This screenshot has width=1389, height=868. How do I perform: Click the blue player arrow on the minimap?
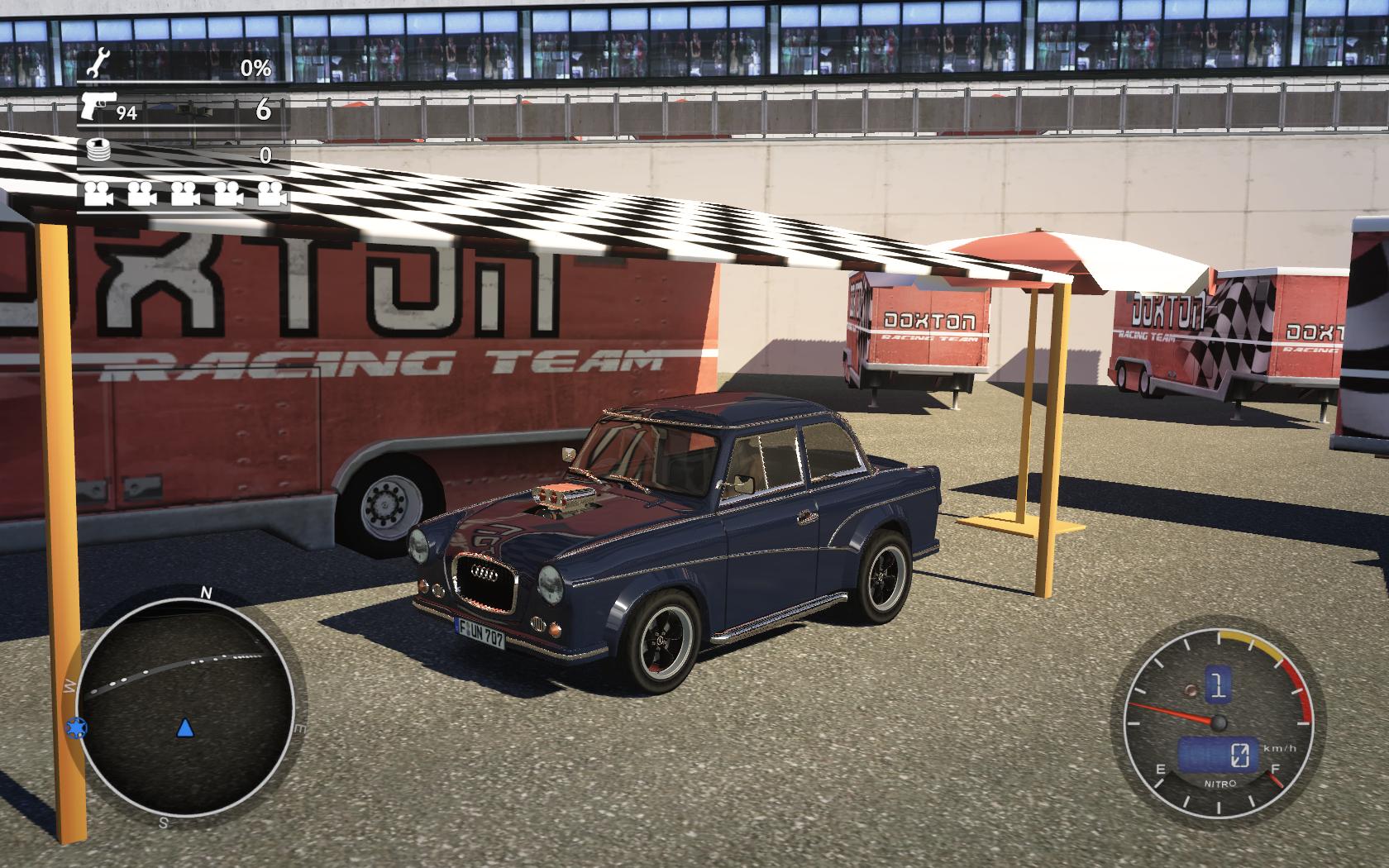click(185, 727)
